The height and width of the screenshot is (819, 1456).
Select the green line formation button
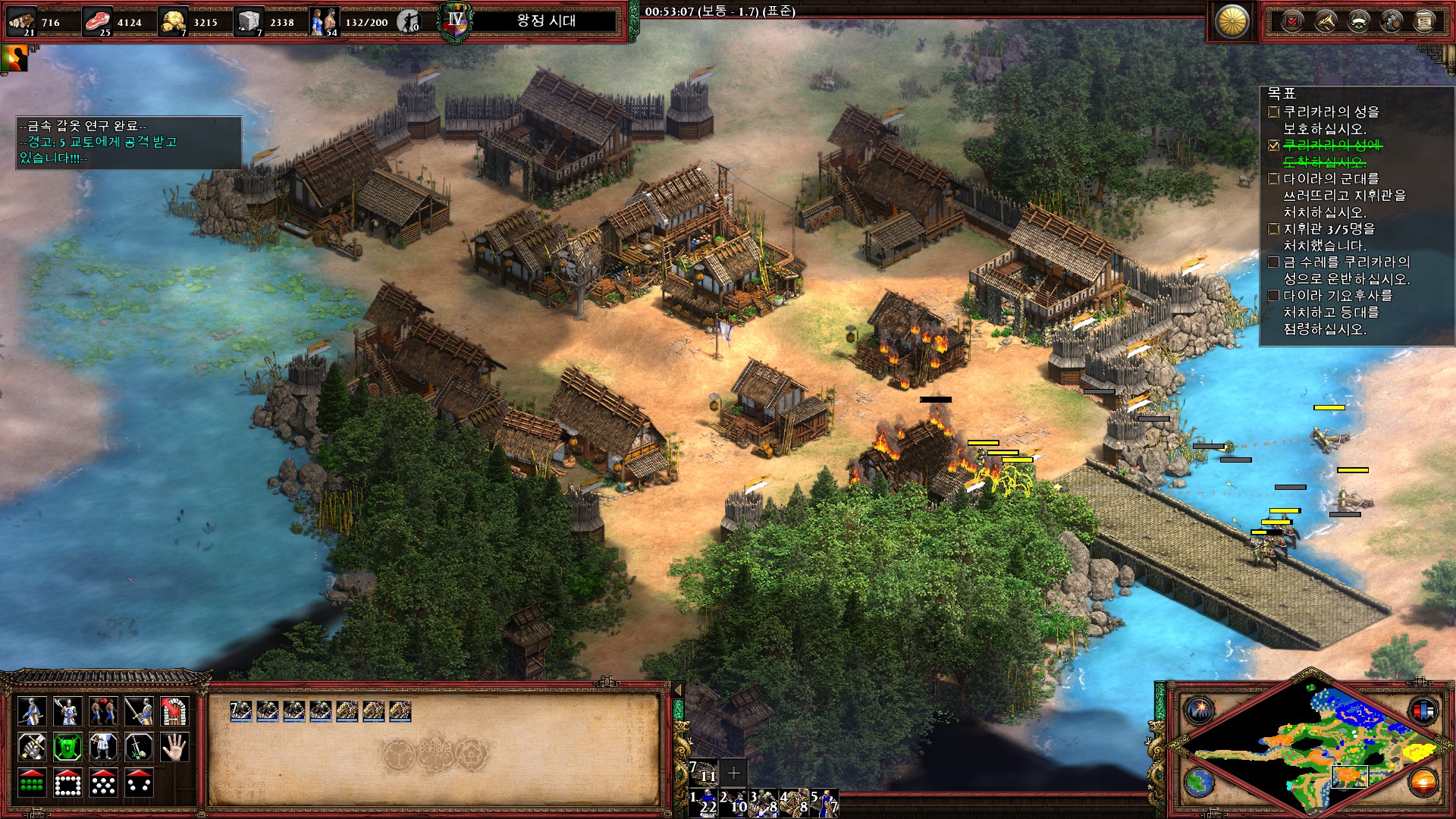pyautogui.click(x=32, y=783)
